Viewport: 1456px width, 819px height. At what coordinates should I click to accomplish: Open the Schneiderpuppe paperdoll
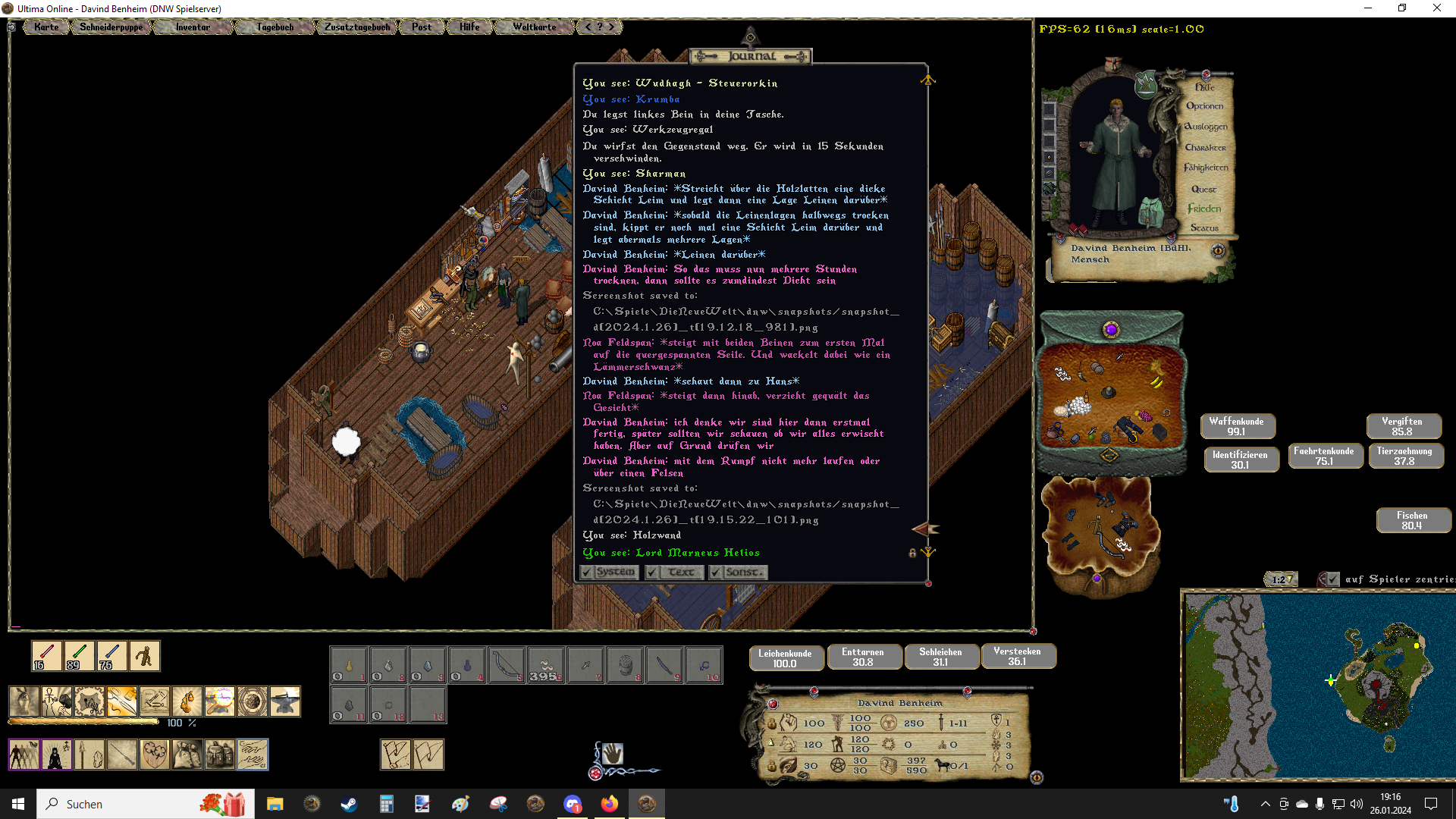pyautogui.click(x=111, y=27)
